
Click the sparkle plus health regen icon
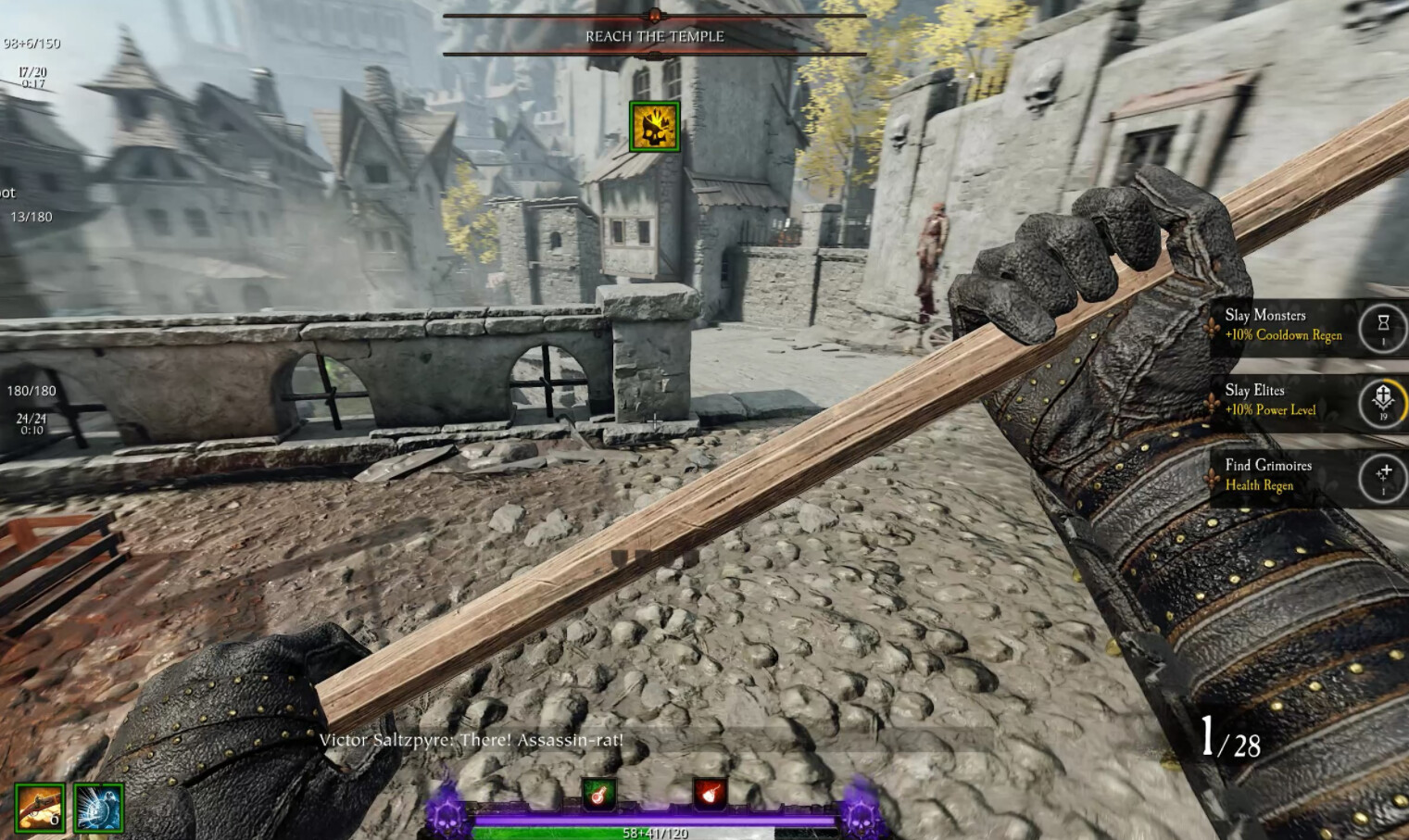(x=1382, y=476)
